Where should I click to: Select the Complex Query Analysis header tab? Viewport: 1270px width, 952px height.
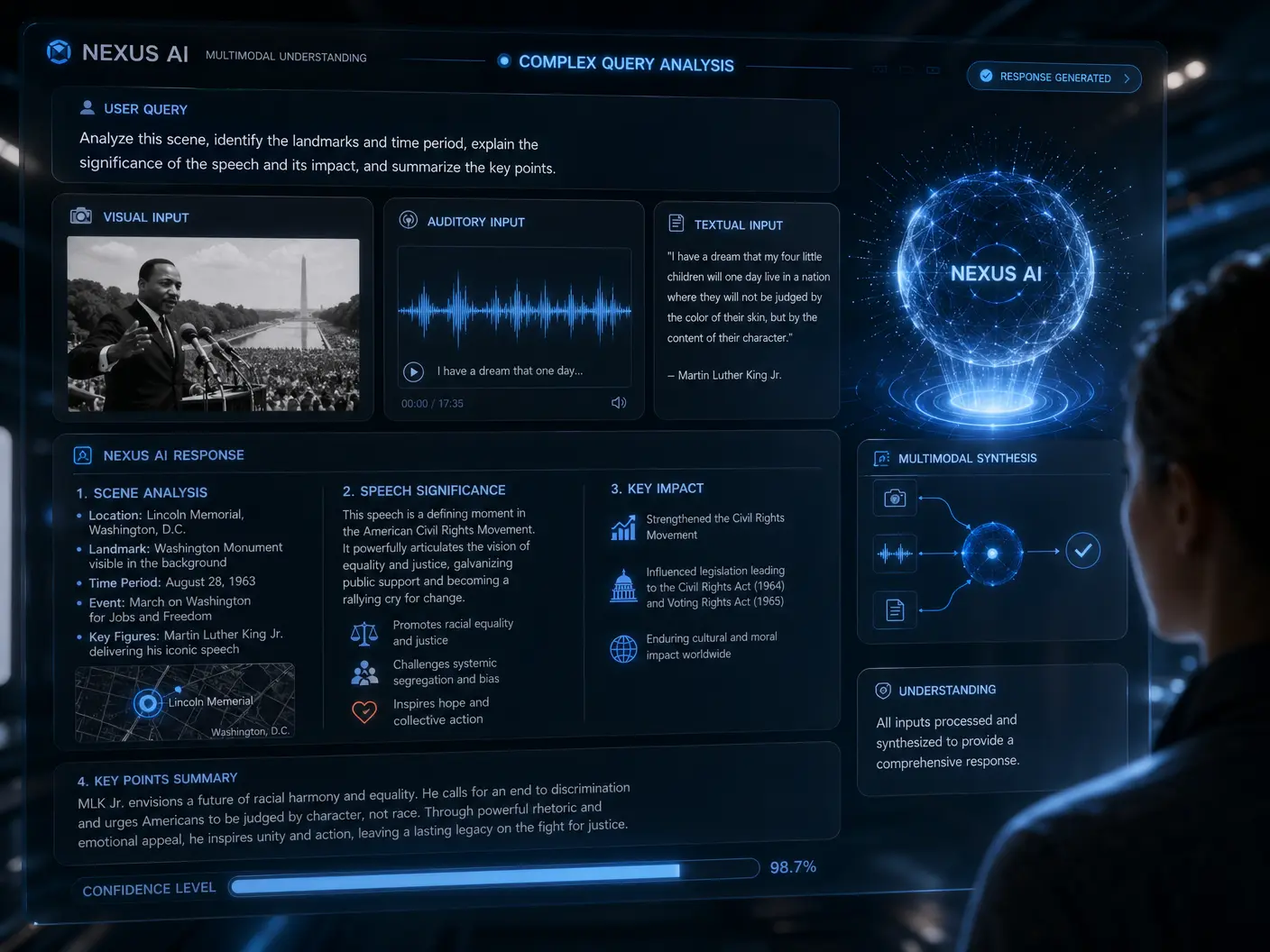625,63
